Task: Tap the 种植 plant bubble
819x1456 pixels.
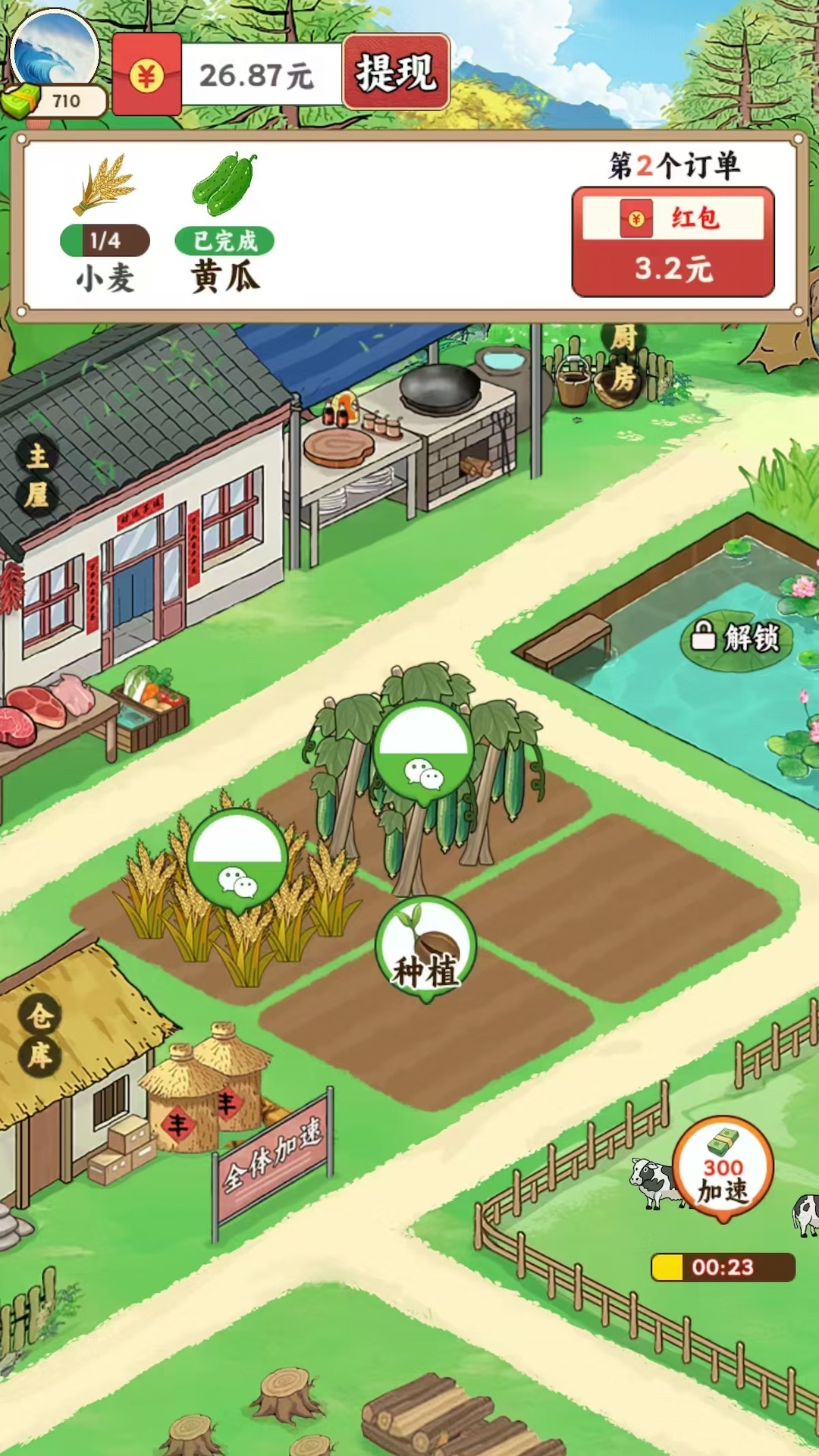Action: click(x=425, y=948)
